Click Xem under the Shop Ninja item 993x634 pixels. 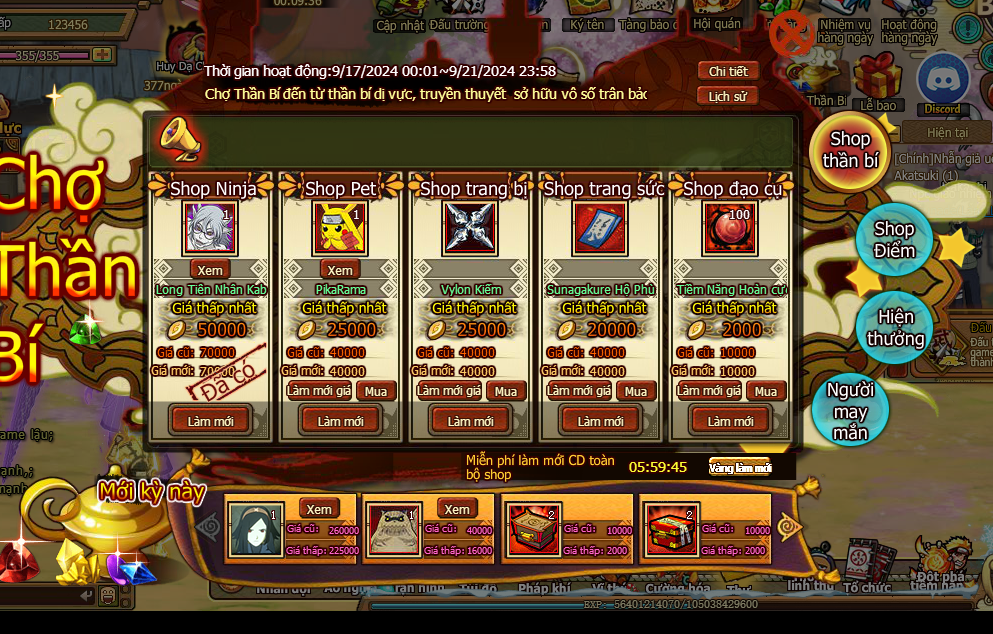point(210,270)
